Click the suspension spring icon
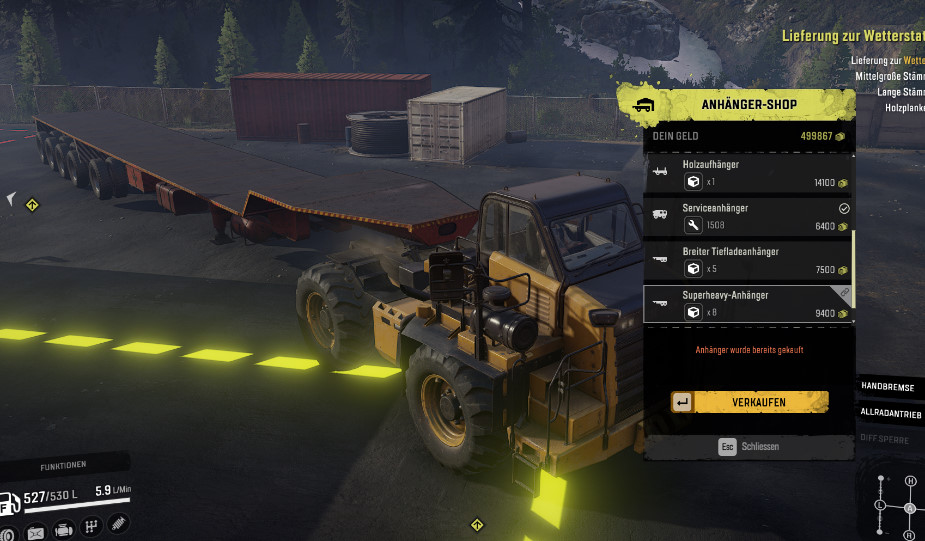 pos(118,525)
